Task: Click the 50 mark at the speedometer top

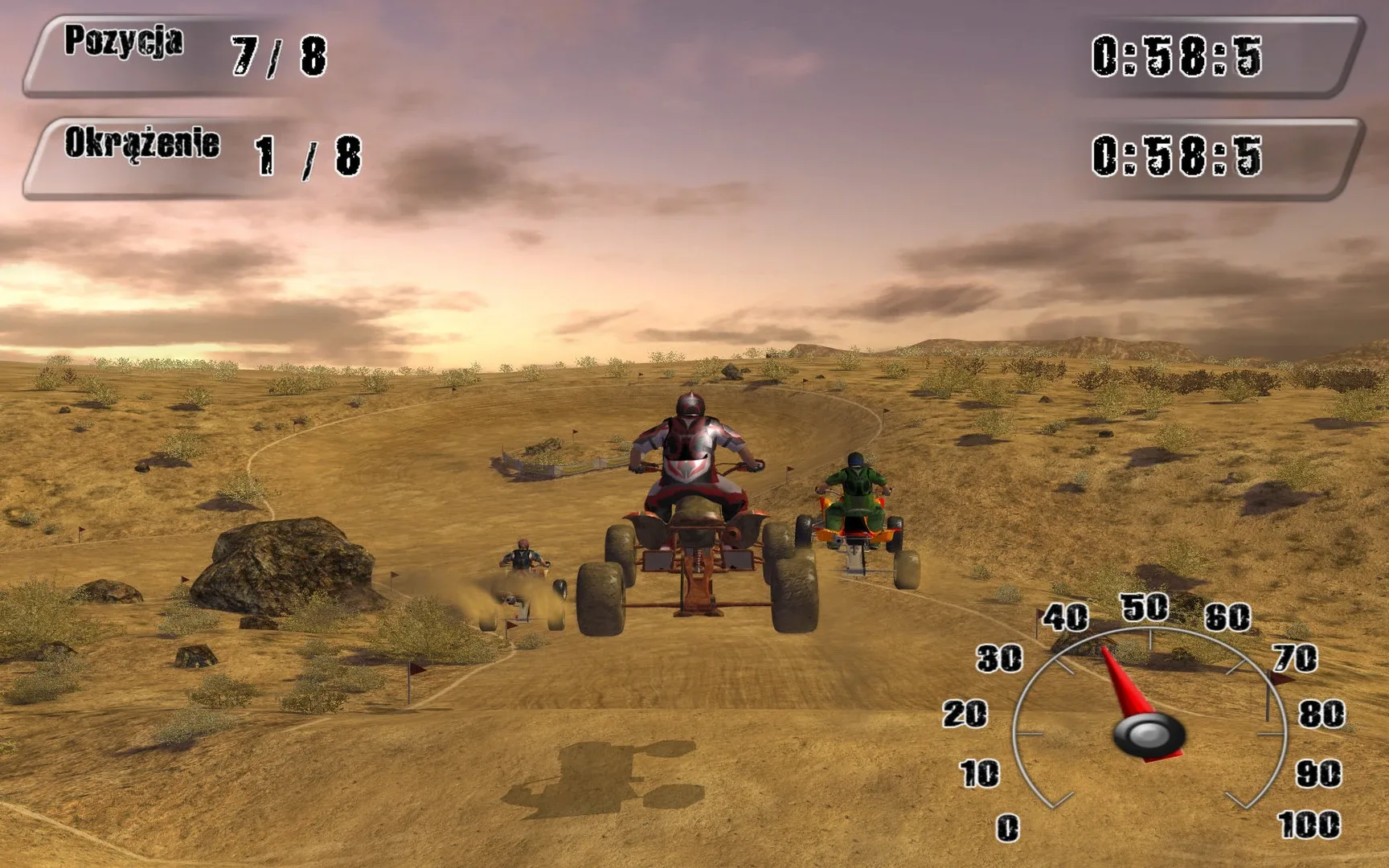Action: (1145, 607)
